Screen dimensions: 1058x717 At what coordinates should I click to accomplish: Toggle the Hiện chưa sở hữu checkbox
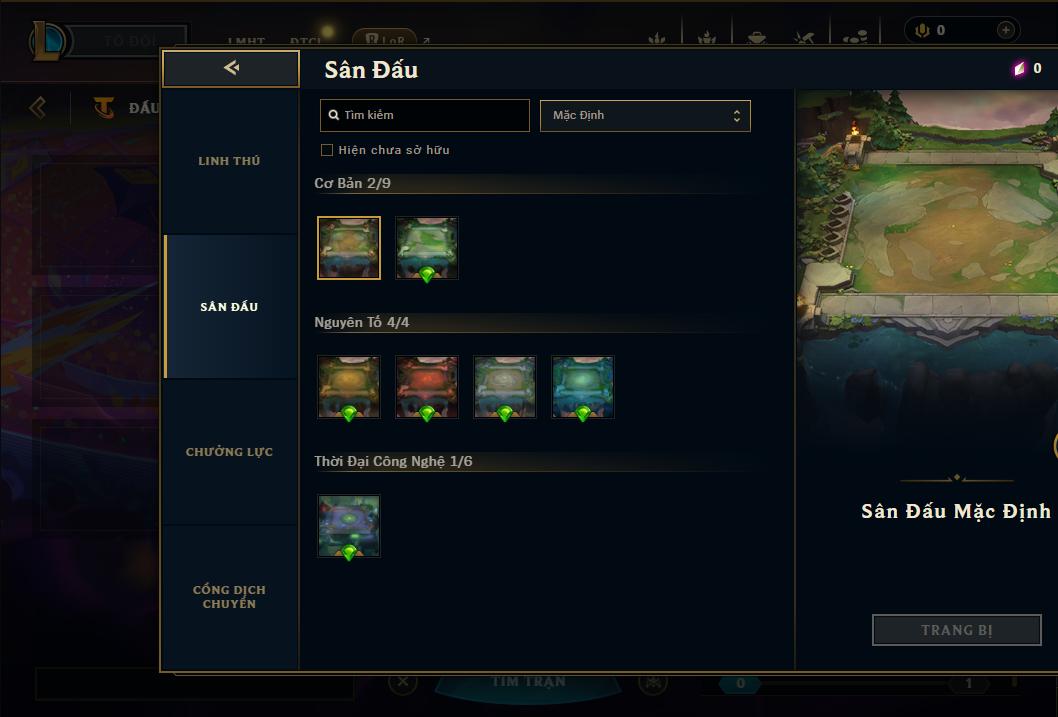(326, 150)
